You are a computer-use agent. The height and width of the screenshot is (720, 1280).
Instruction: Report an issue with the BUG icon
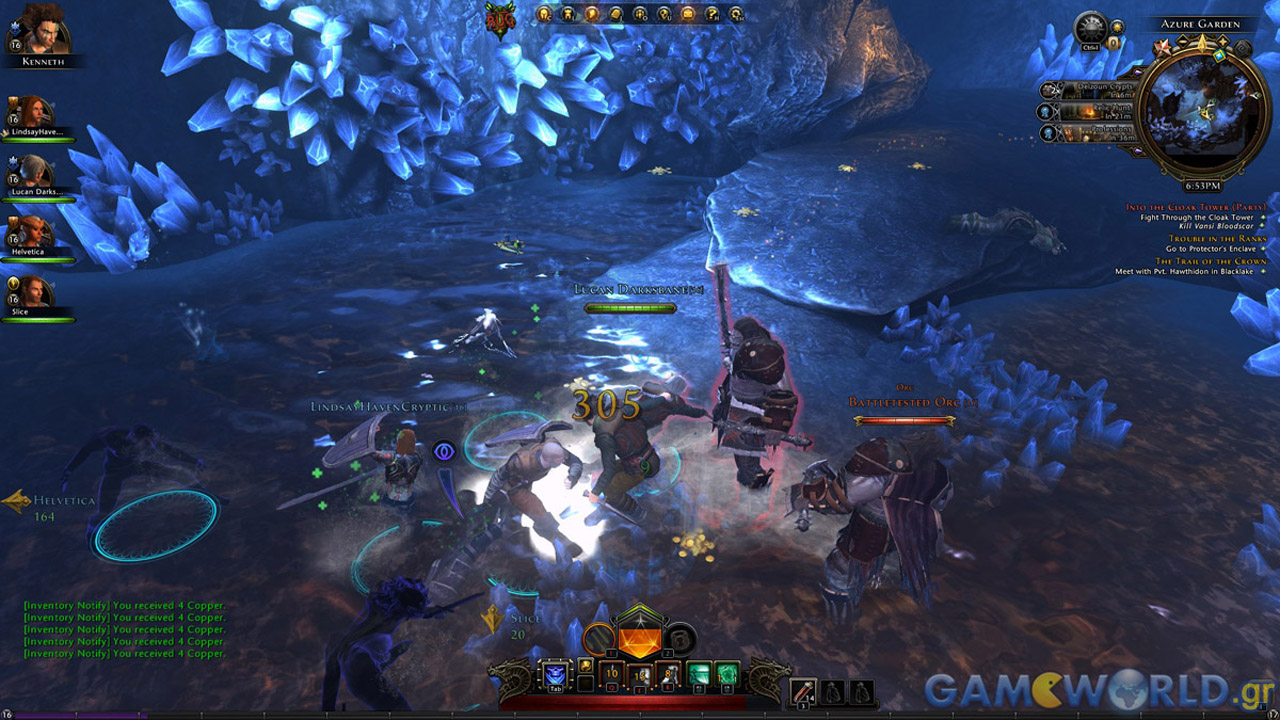coord(498,20)
